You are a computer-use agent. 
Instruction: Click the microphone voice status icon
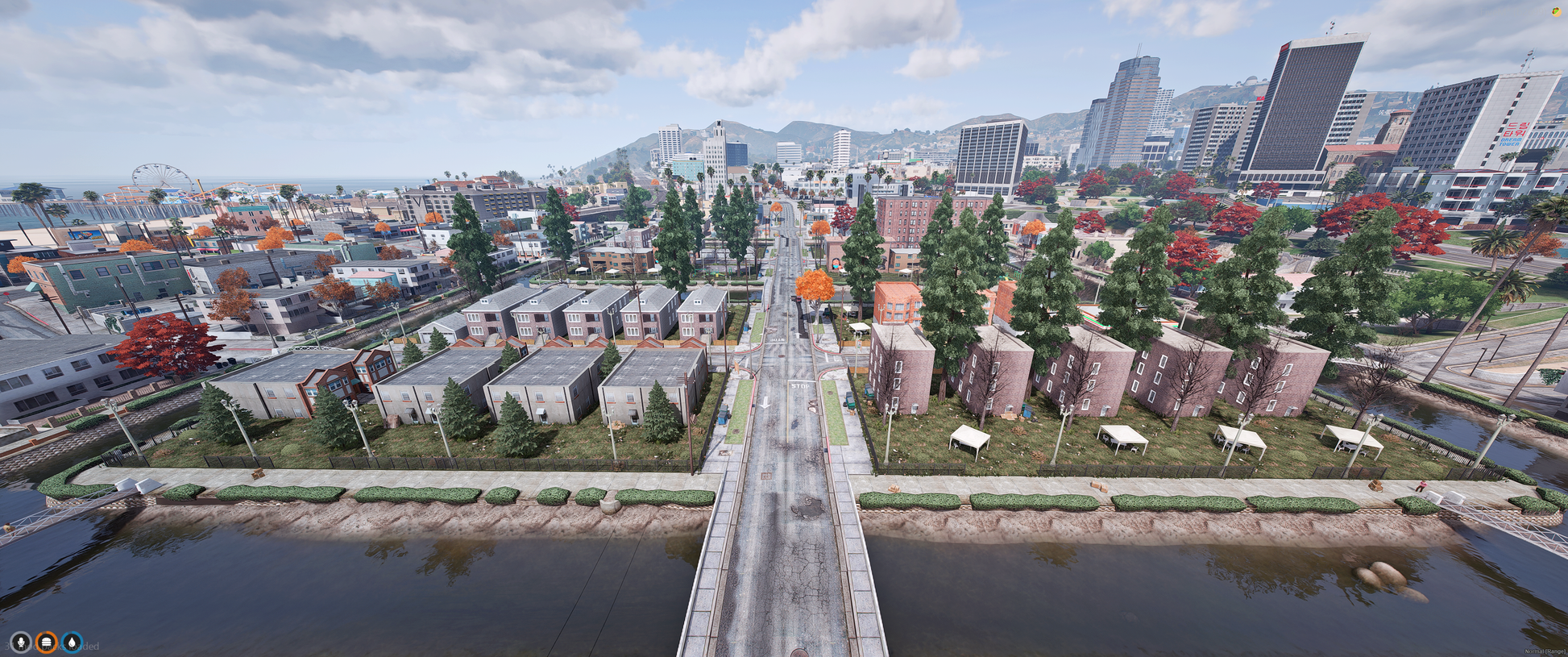[x=21, y=642]
